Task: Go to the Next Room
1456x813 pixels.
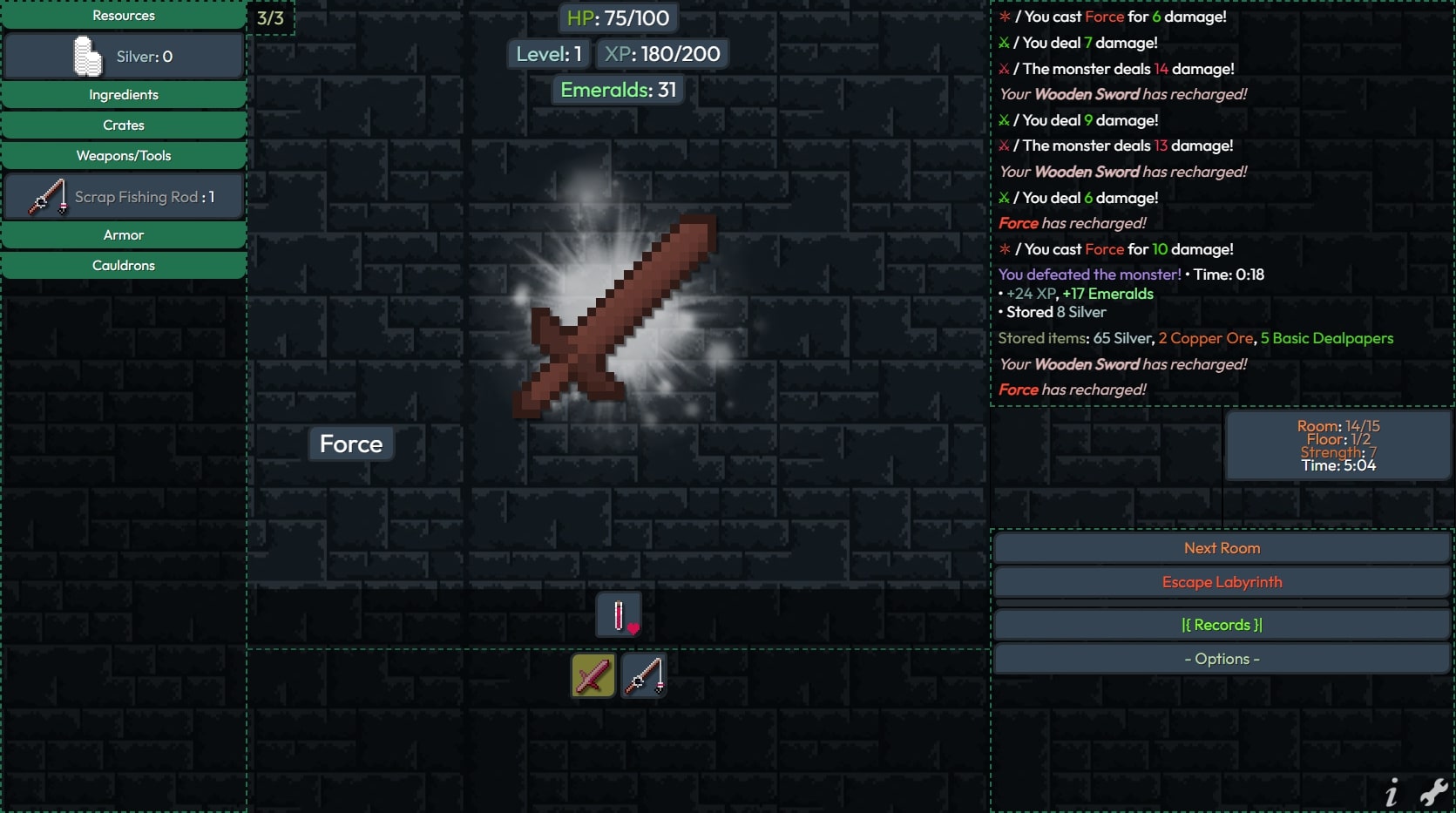Action: coord(1222,548)
